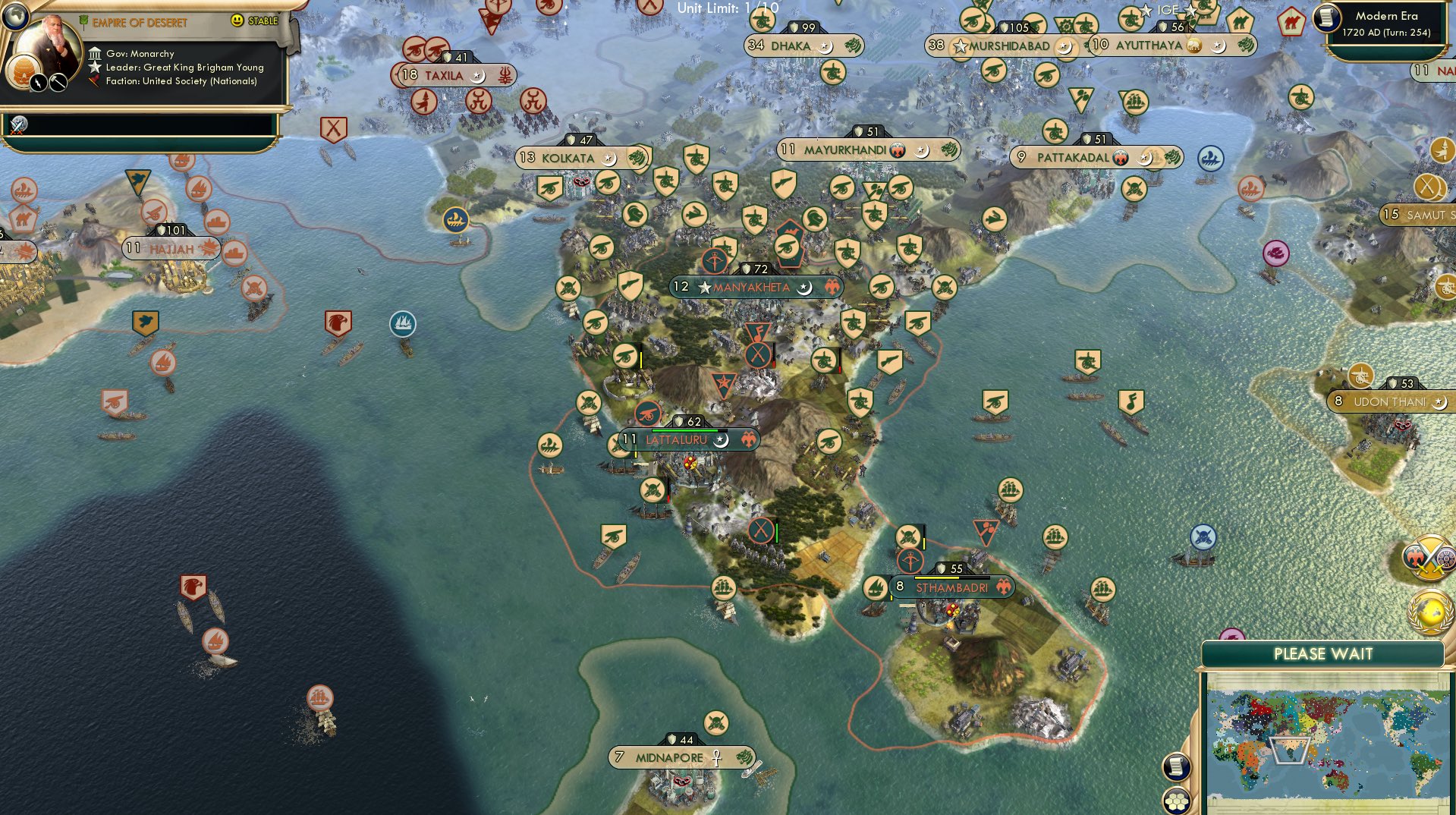This screenshot has width=1456, height=815.
Task: Click the blue anchored ship icon west of Kolkata
Action: 457,218
